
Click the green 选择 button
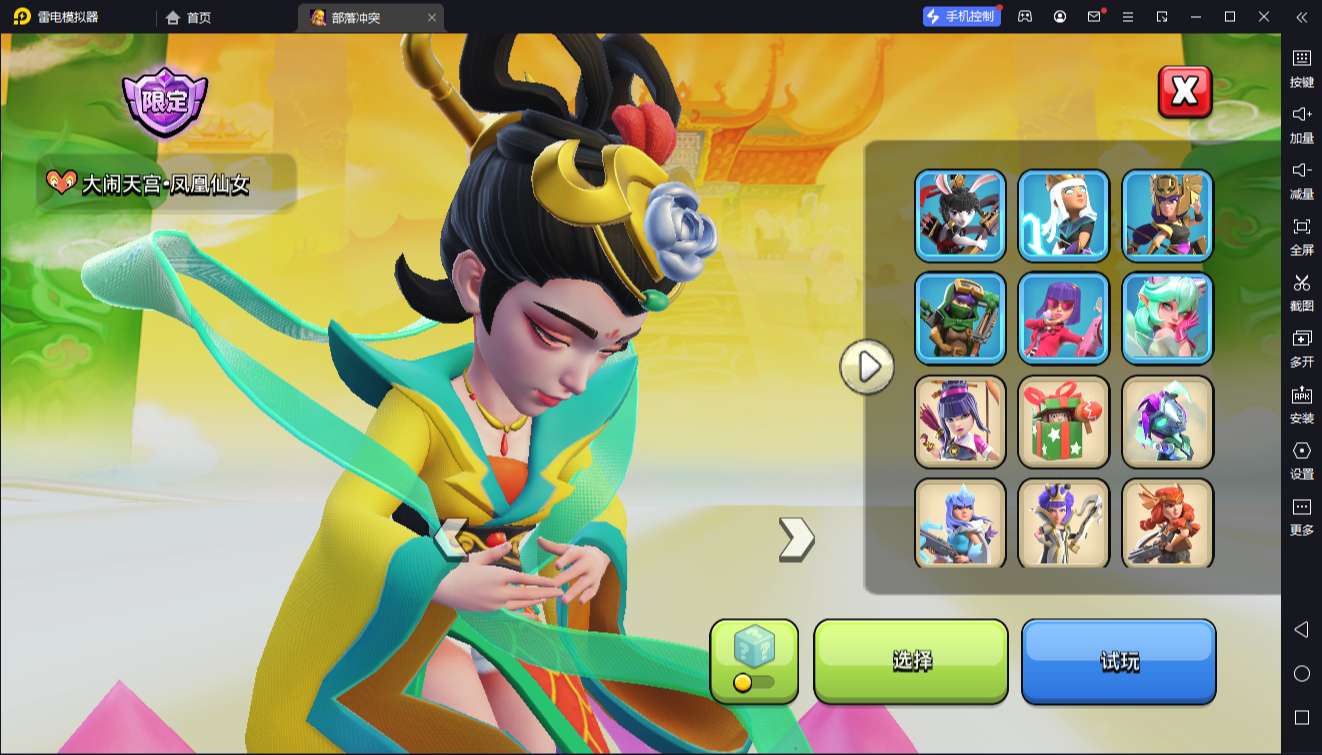click(911, 660)
